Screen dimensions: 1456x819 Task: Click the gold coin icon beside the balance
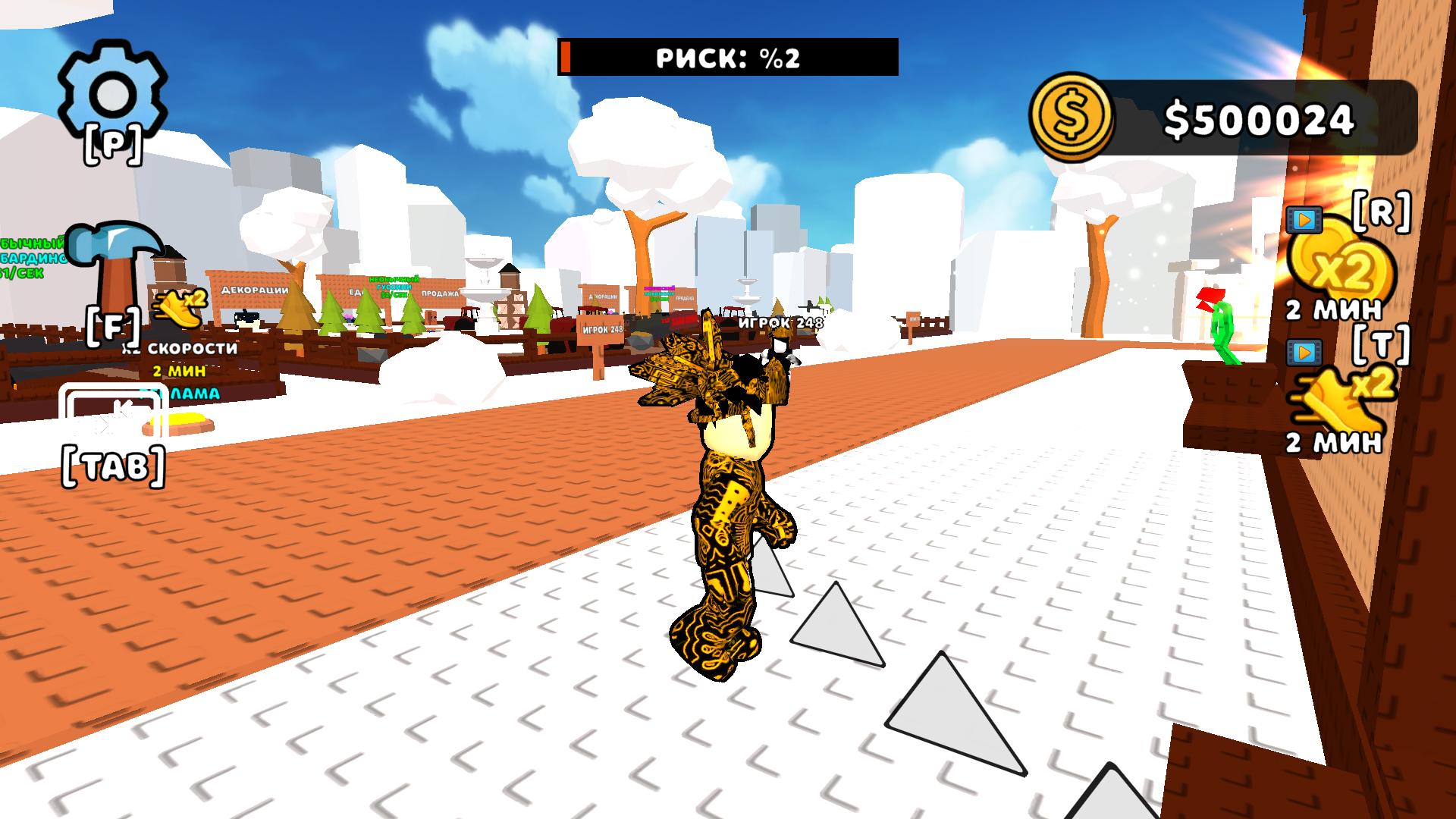[1071, 115]
